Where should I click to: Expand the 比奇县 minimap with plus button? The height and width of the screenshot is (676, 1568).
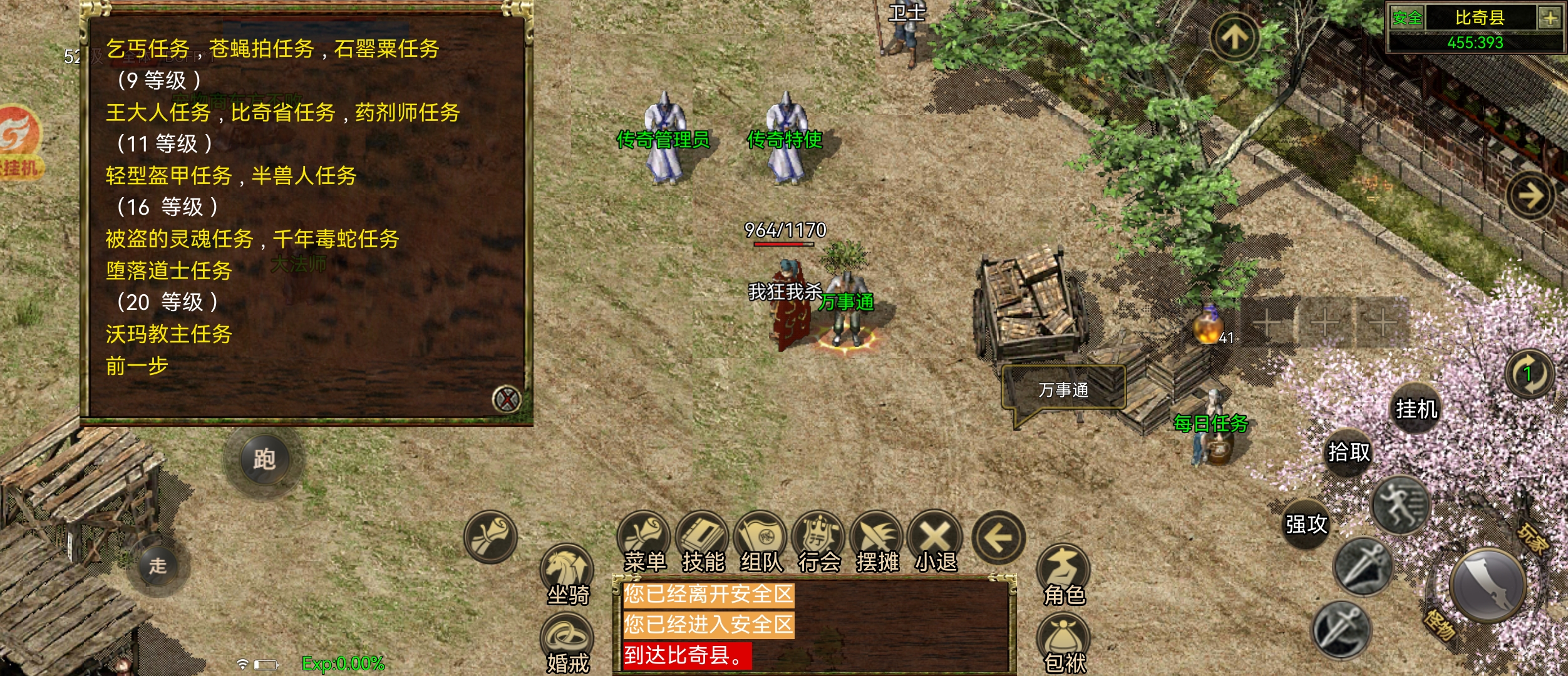click(x=1550, y=18)
